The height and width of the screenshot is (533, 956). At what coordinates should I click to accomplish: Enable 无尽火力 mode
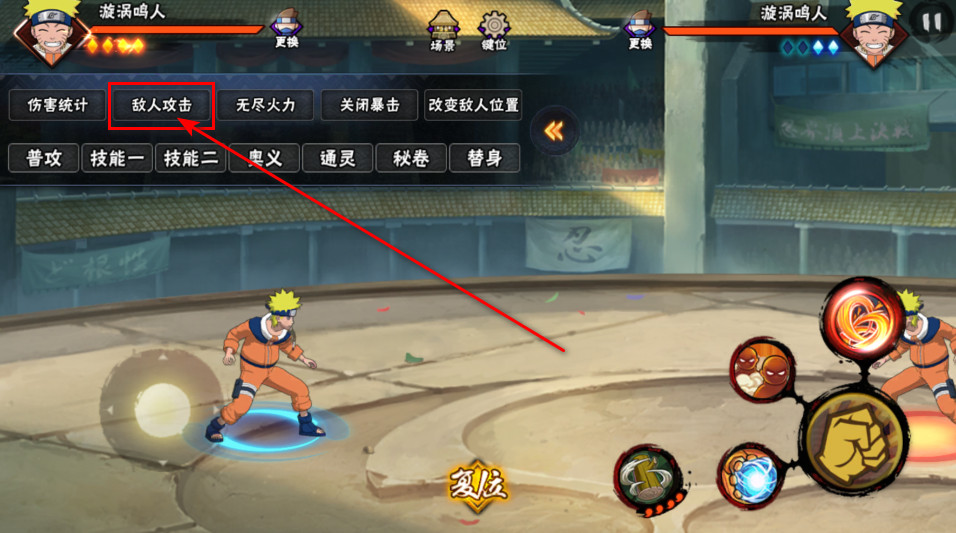pyautogui.click(x=266, y=105)
